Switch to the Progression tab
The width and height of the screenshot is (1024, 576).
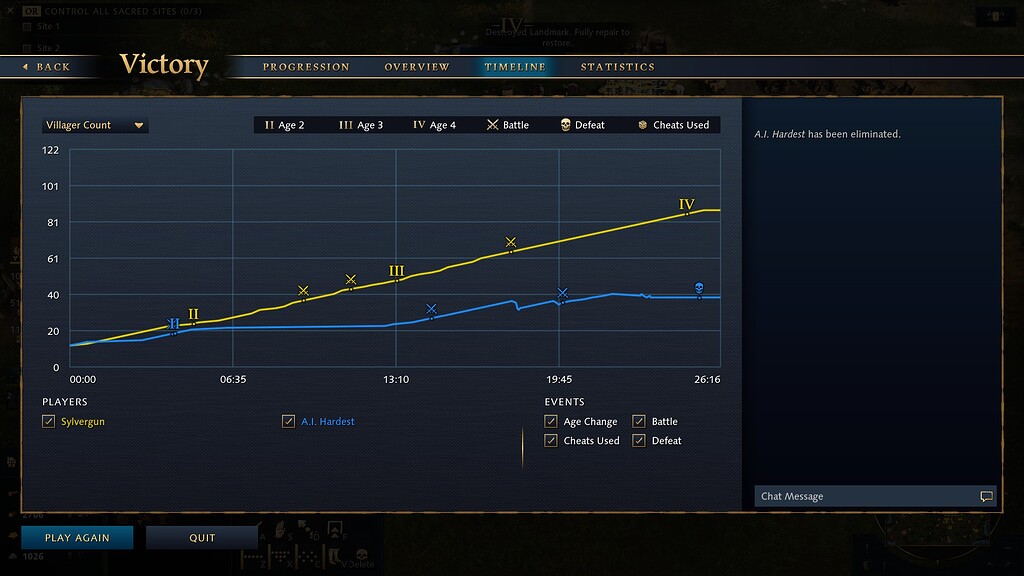(x=306, y=67)
